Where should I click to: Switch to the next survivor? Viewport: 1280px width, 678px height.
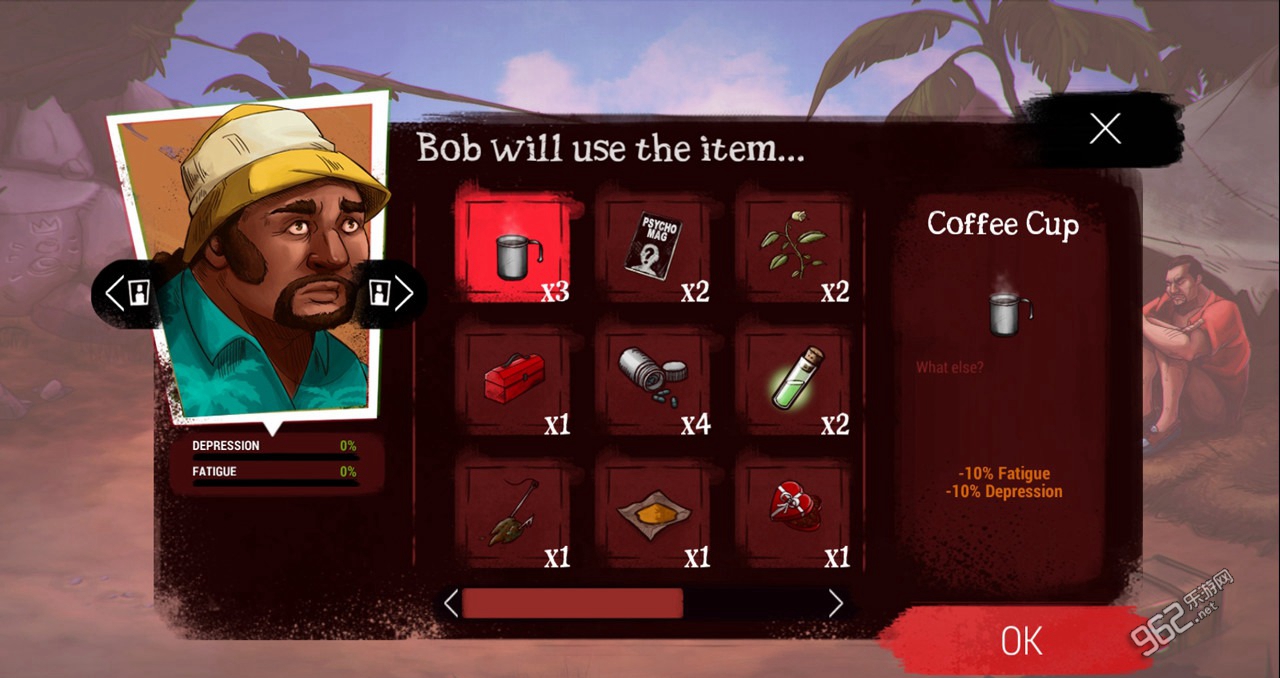[x=390, y=294]
